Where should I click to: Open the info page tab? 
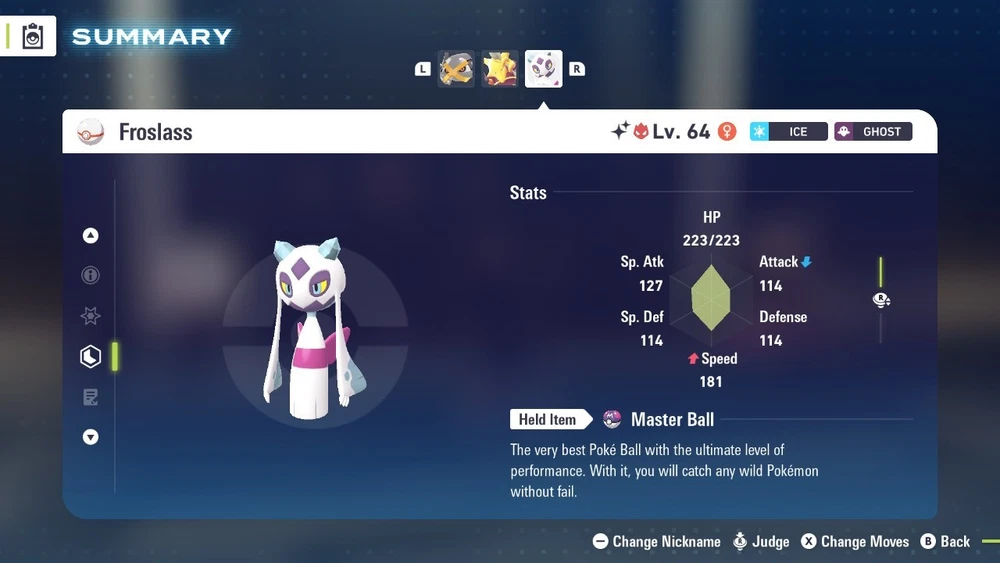coord(91,276)
